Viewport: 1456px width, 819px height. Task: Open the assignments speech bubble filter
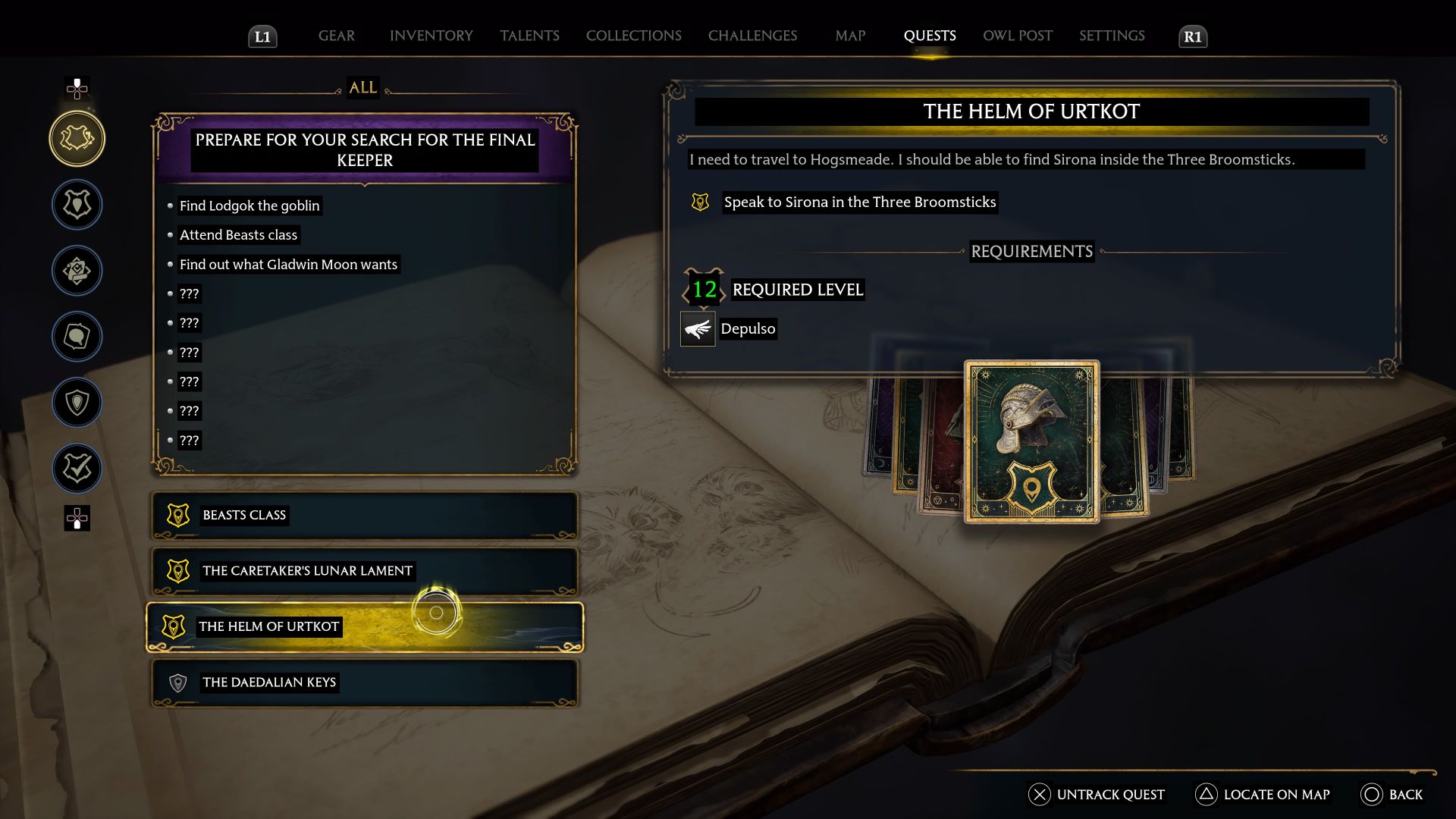click(77, 337)
